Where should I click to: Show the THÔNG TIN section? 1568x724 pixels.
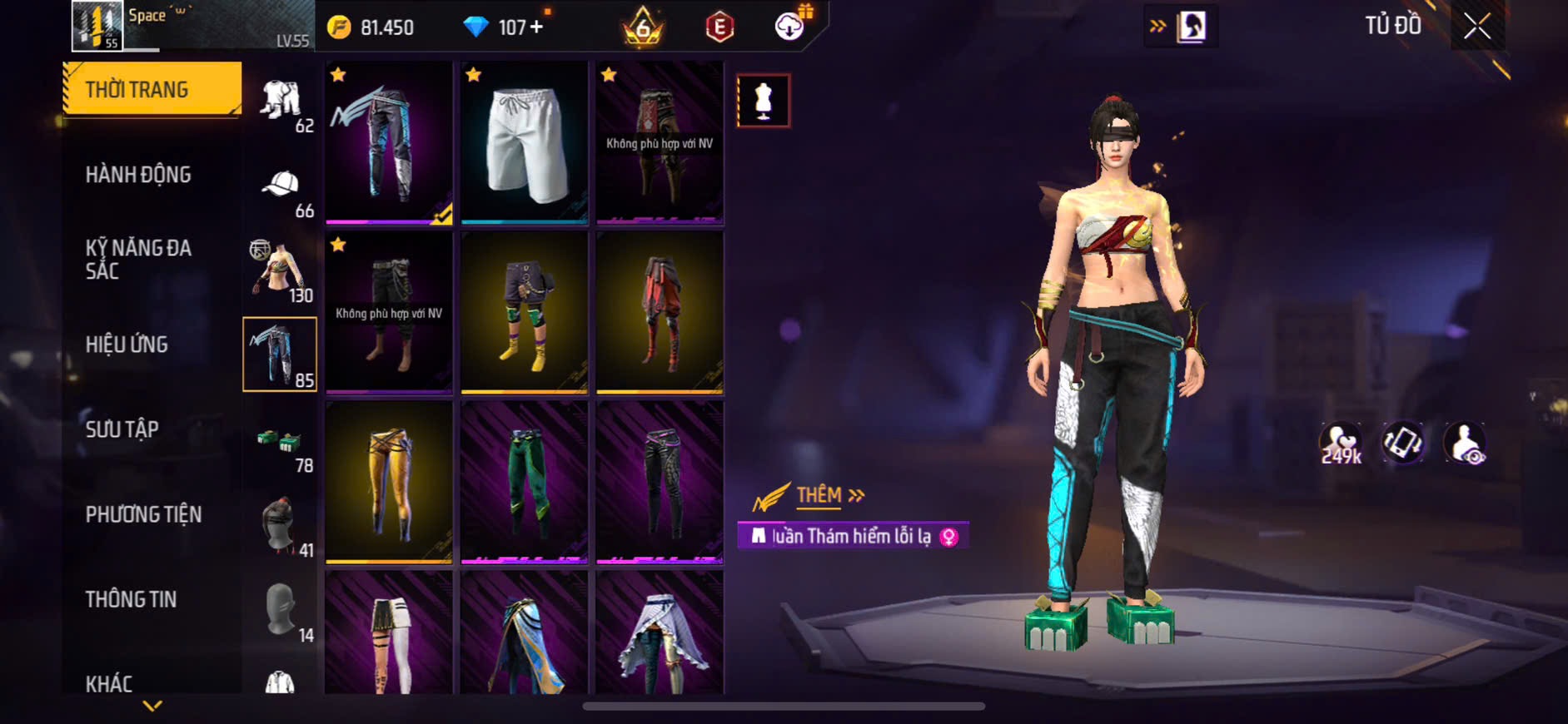[131, 599]
